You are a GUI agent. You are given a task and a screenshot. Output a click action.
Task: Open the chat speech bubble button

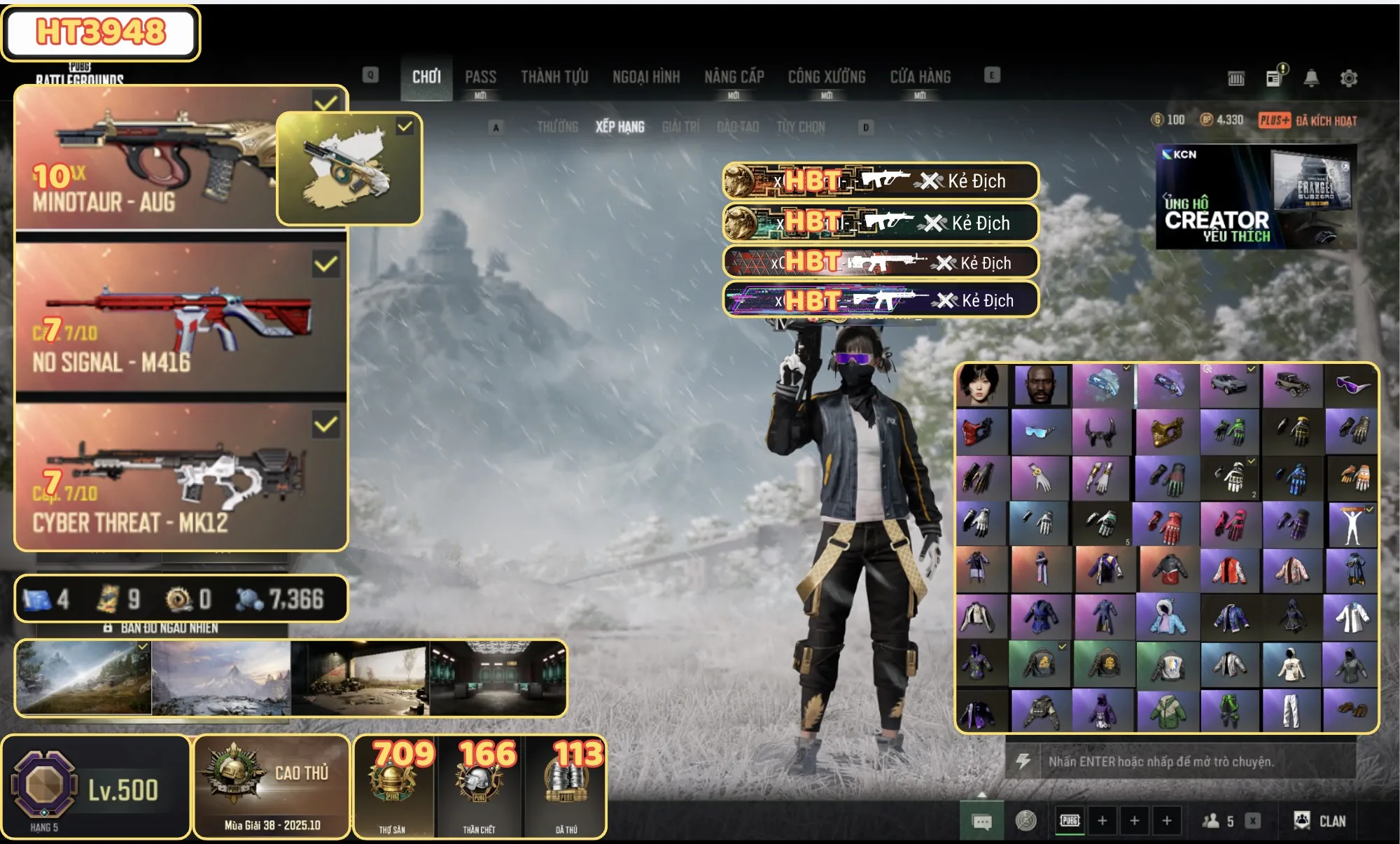(981, 822)
